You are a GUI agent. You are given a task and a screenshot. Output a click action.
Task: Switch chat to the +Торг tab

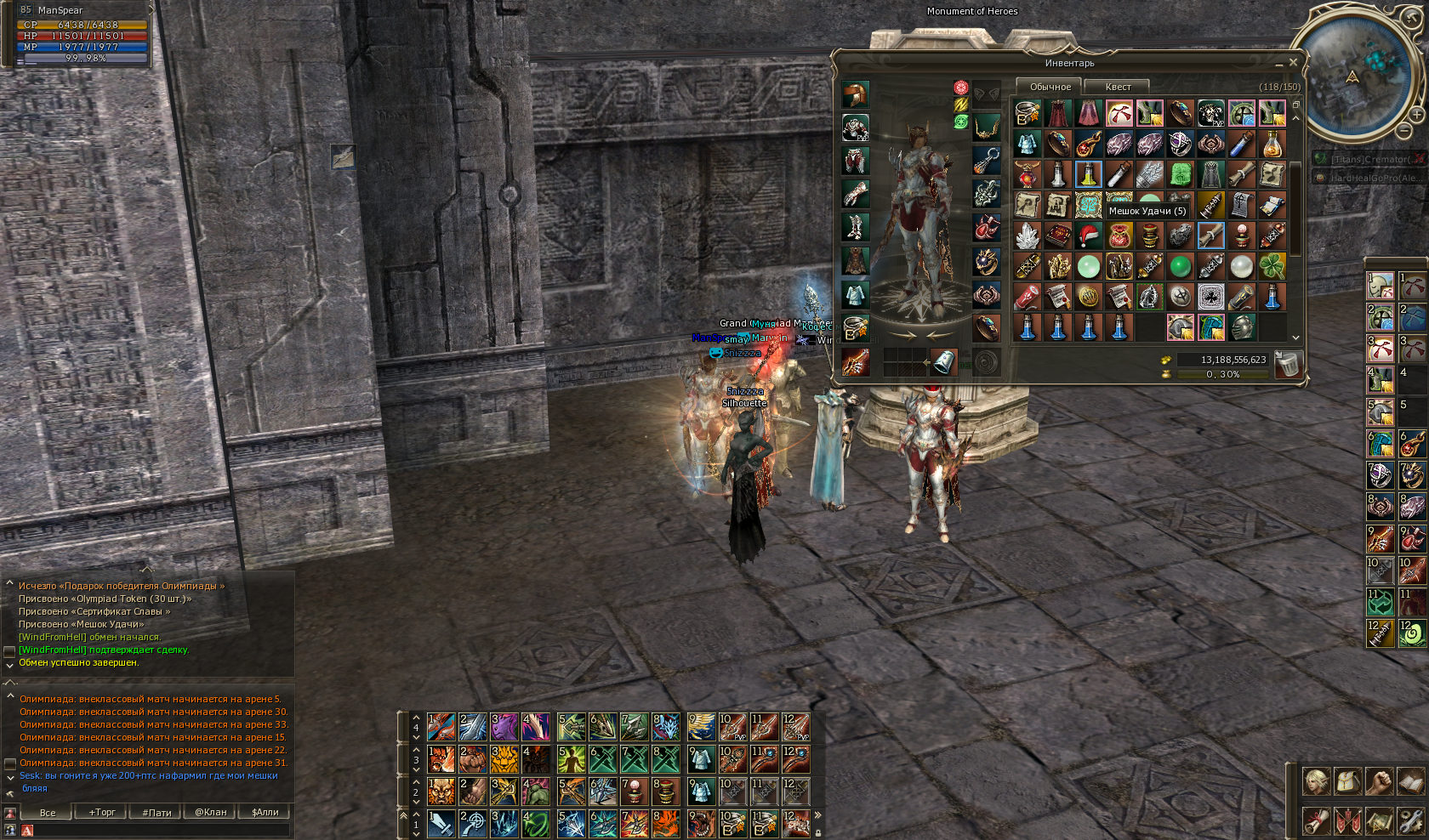coord(102,812)
